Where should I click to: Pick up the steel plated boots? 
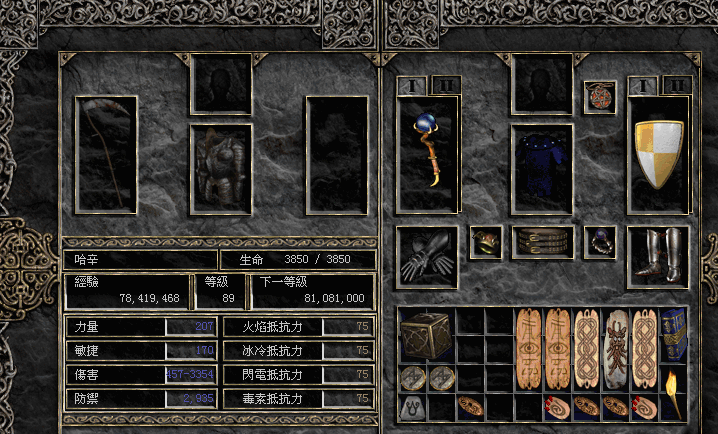[659, 254]
